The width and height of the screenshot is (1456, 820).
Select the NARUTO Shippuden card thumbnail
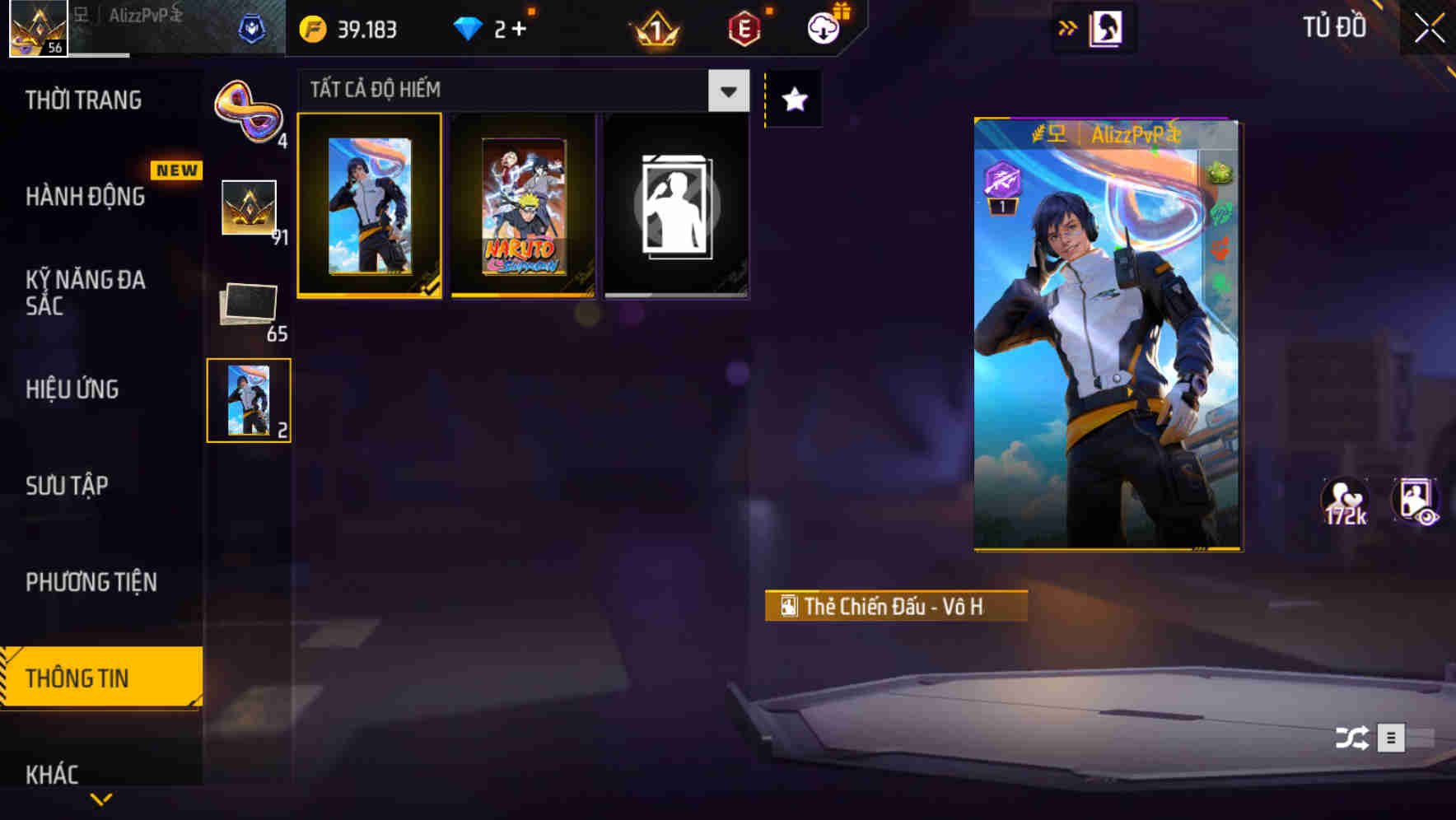(x=525, y=204)
